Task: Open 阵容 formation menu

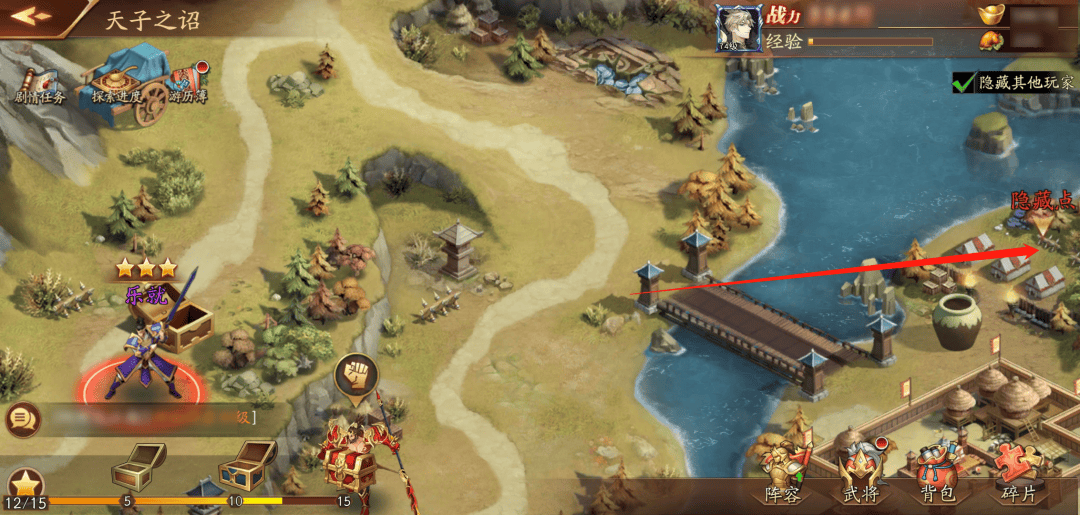Action: [x=782, y=474]
